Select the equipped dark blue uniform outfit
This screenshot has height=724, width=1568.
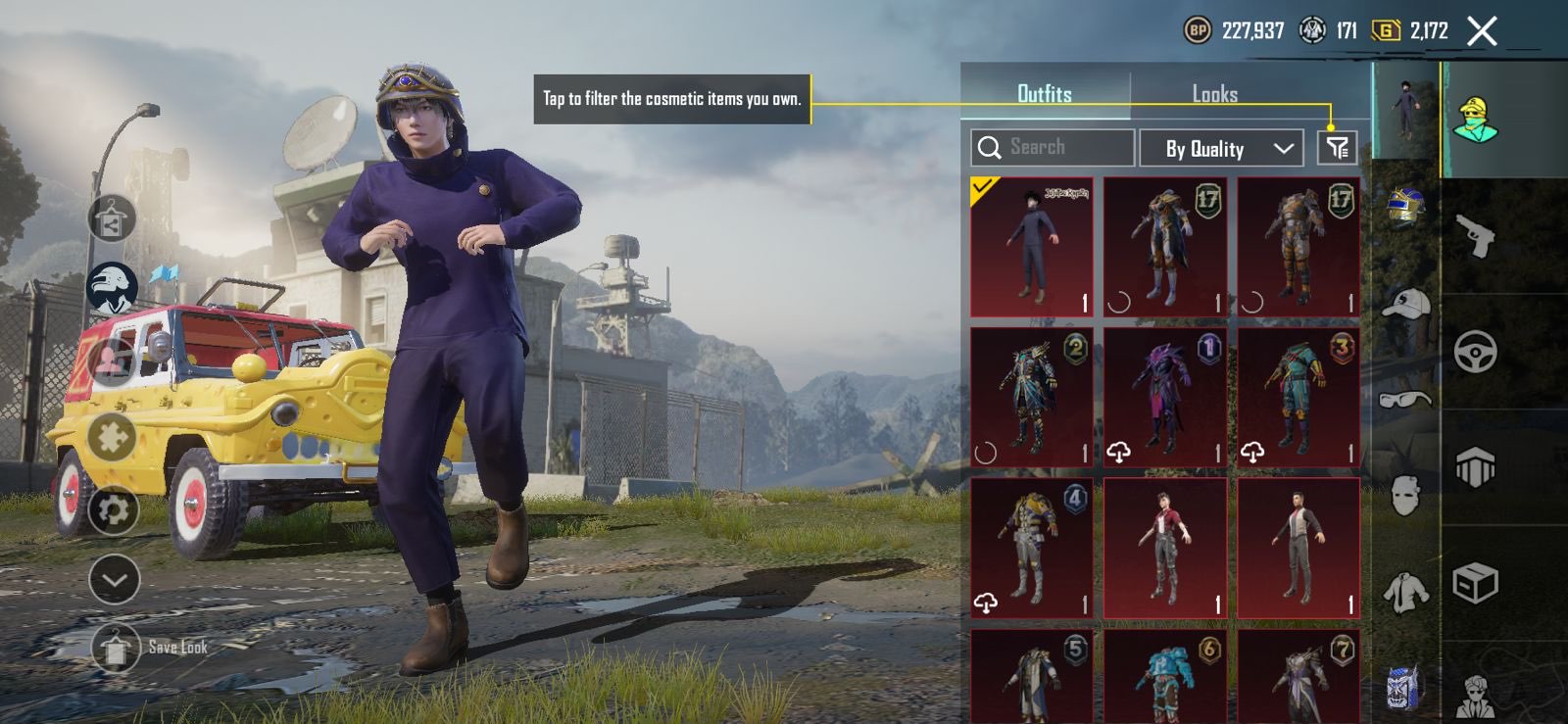click(1031, 247)
